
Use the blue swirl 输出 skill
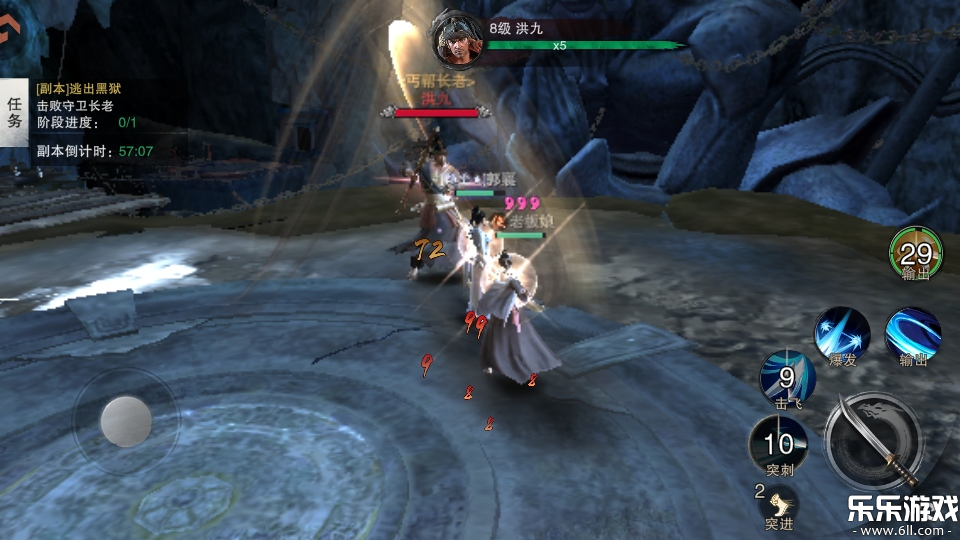912,333
